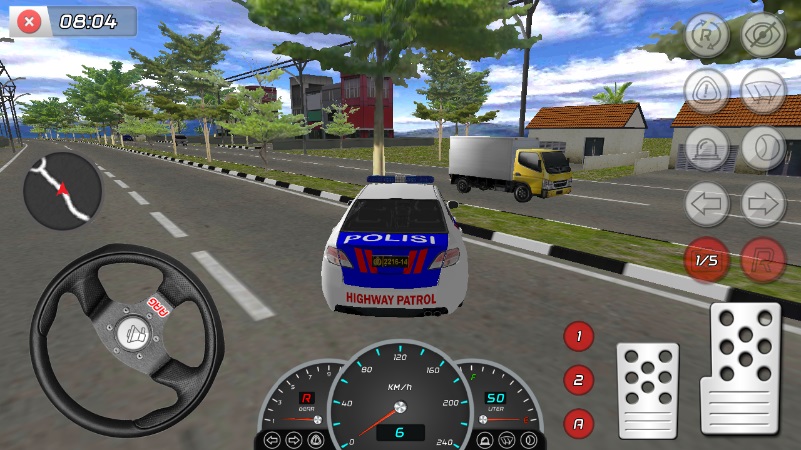This screenshot has width=801, height=450.
Task: Select the red button labeled 2
Action: pyautogui.click(x=578, y=380)
